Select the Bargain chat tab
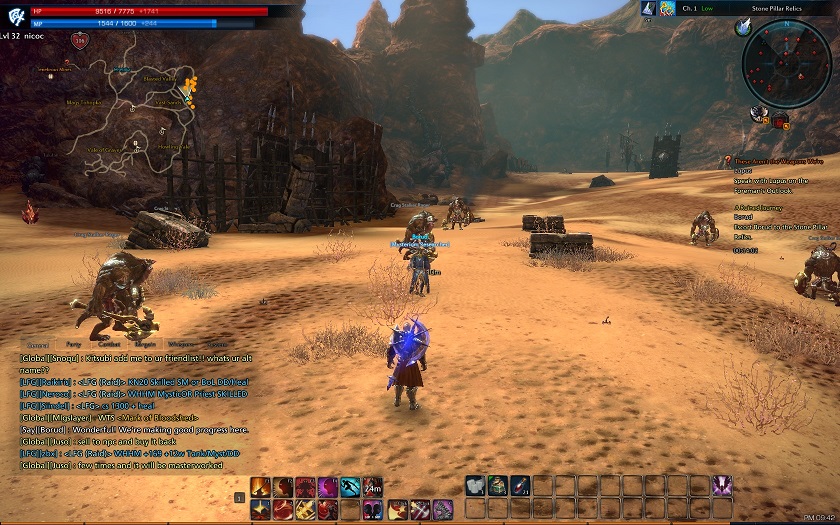 [x=144, y=344]
